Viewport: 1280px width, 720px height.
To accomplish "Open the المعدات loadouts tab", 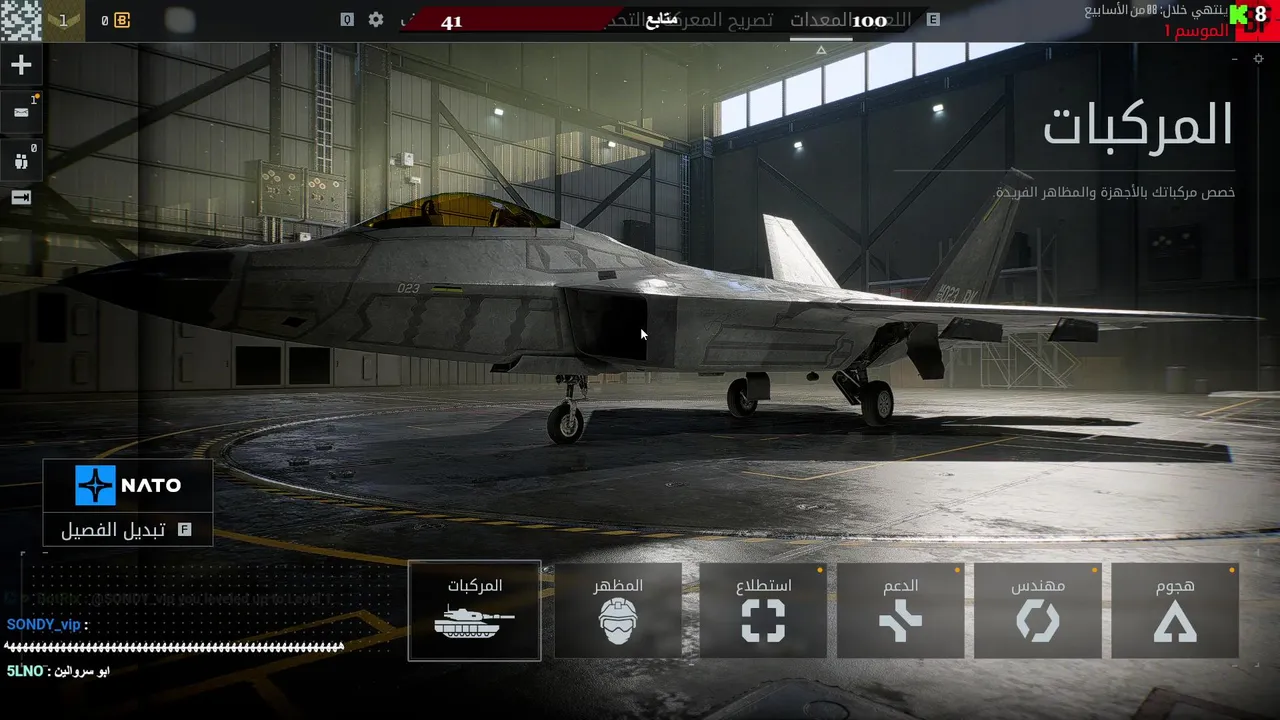I will [823, 20].
